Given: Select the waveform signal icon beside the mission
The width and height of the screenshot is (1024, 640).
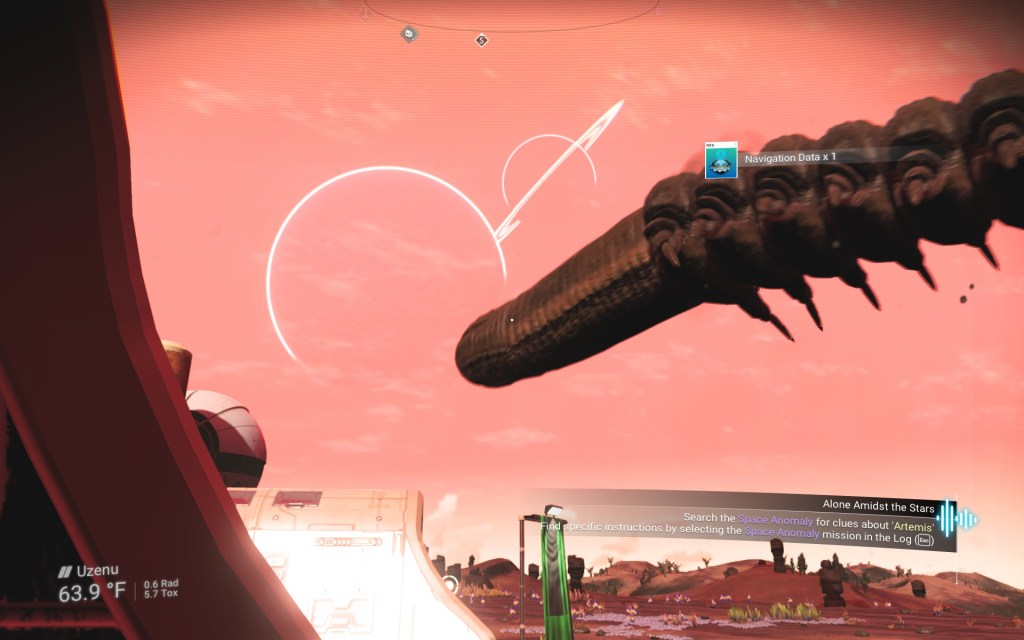Looking at the screenshot, I should click(956, 519).
